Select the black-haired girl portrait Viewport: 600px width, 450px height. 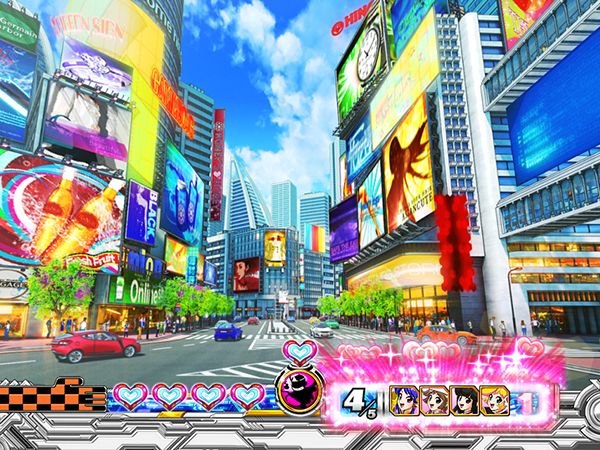coord(465,398)
